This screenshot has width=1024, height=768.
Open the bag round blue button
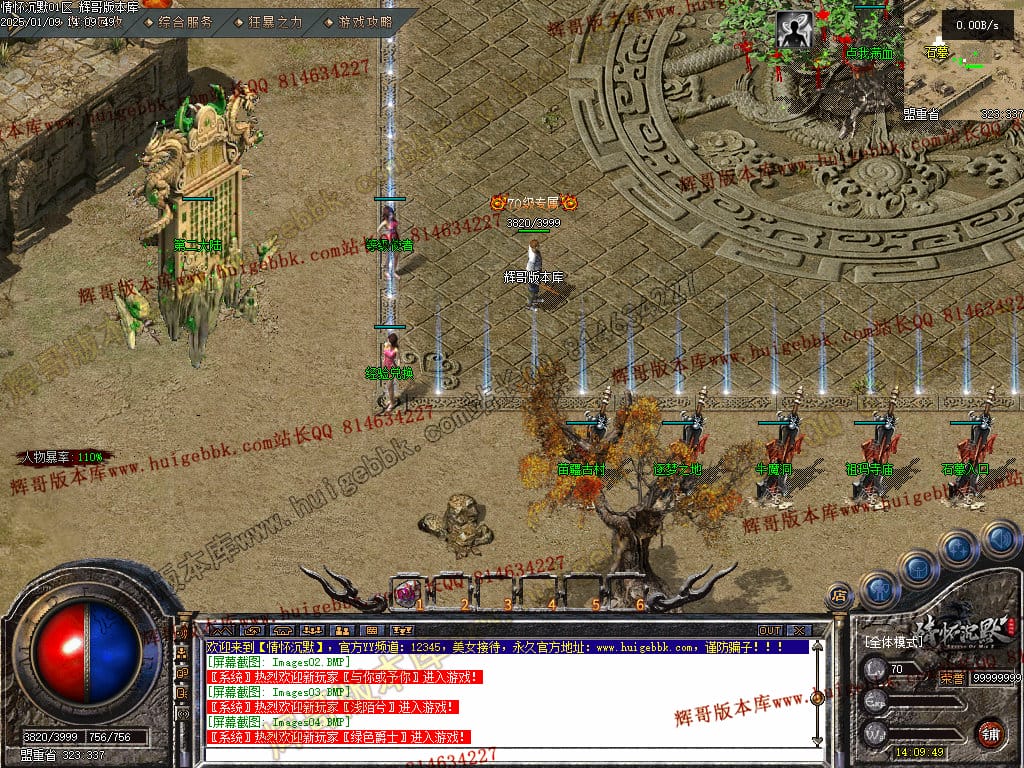[x=918, y=568]
